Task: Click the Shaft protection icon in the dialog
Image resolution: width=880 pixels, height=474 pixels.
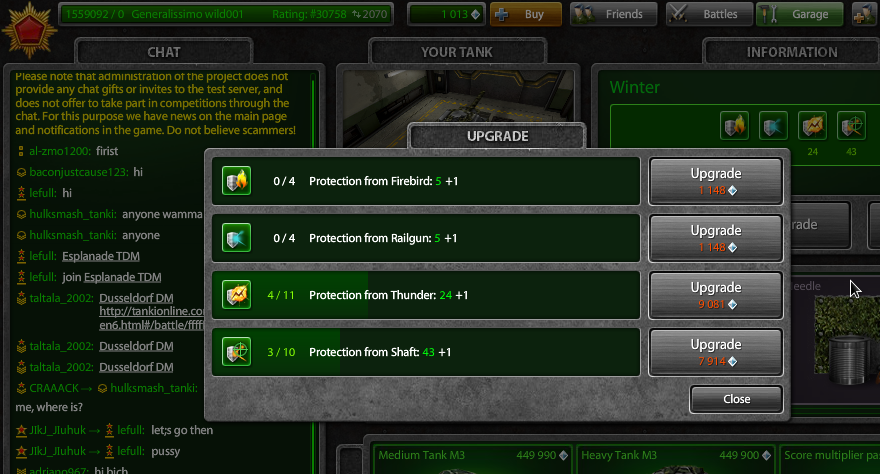Action: 236,352
